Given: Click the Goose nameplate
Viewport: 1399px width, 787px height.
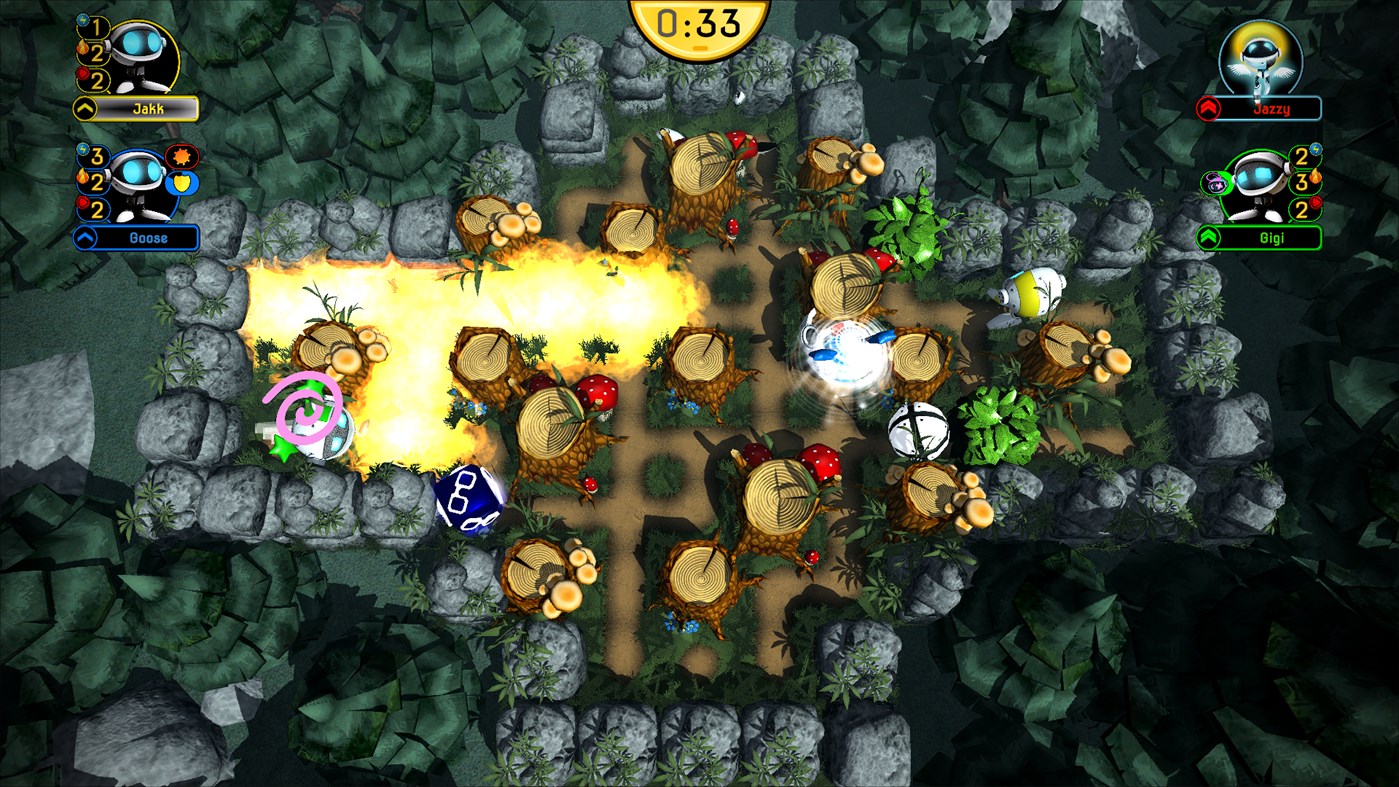Looking at the screenshot, I should 148,236.
